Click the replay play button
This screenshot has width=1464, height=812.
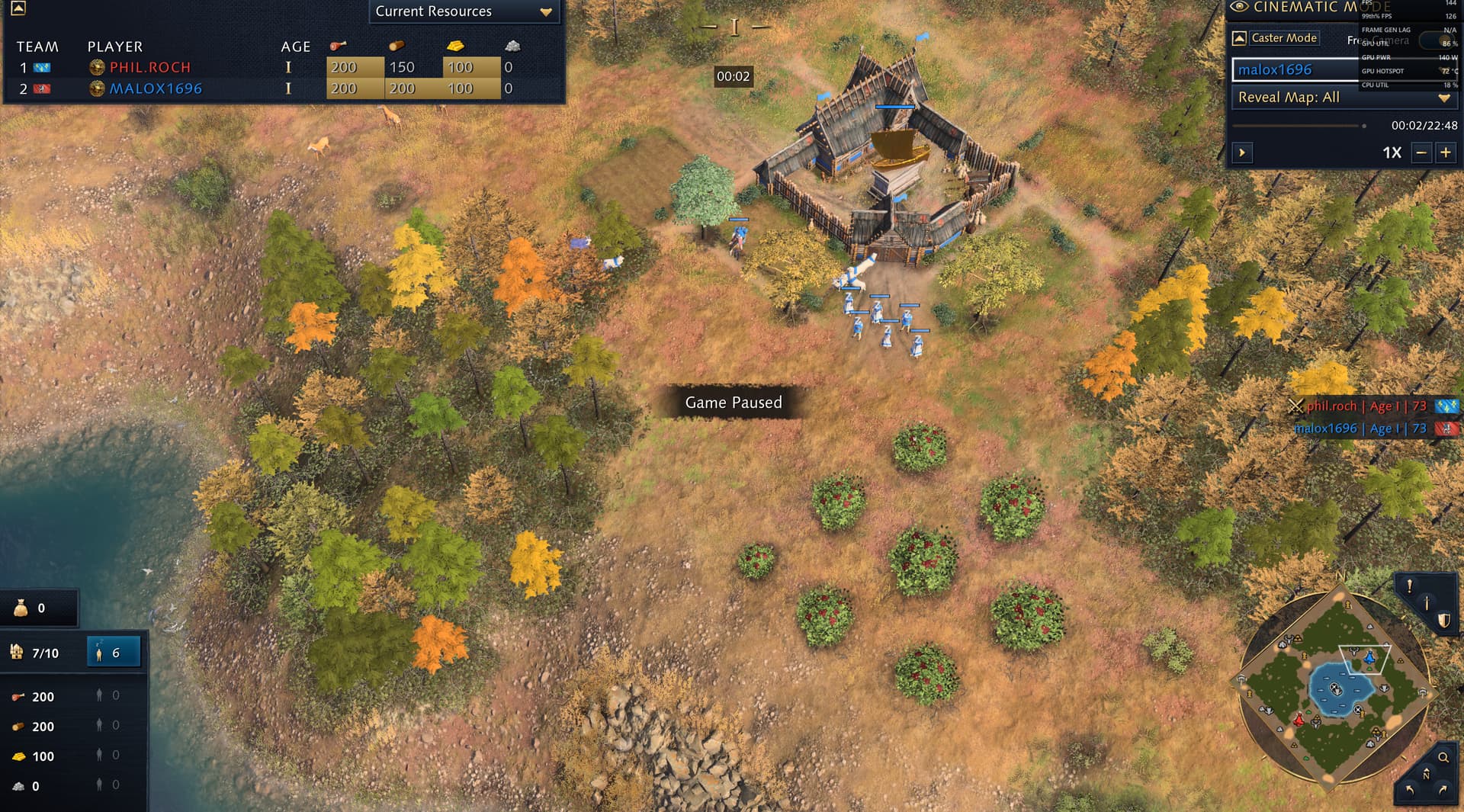tap(1242, 152)
